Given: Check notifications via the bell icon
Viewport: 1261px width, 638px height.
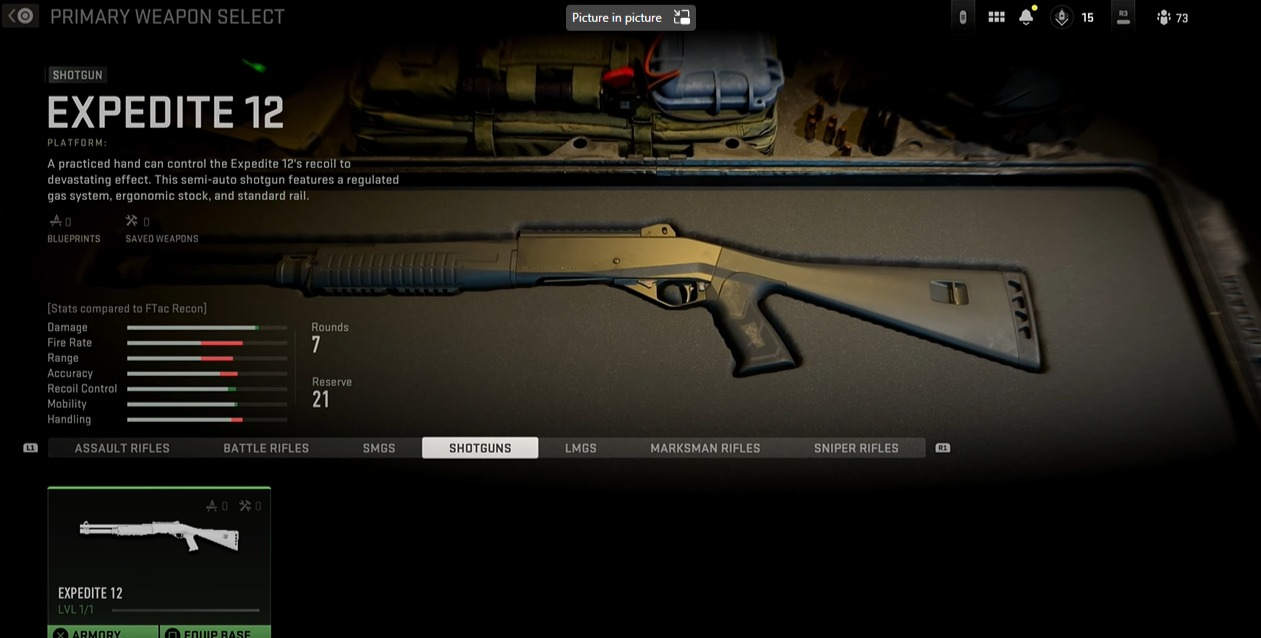Looking at the screenshot, I should [x=1026, y=17].
